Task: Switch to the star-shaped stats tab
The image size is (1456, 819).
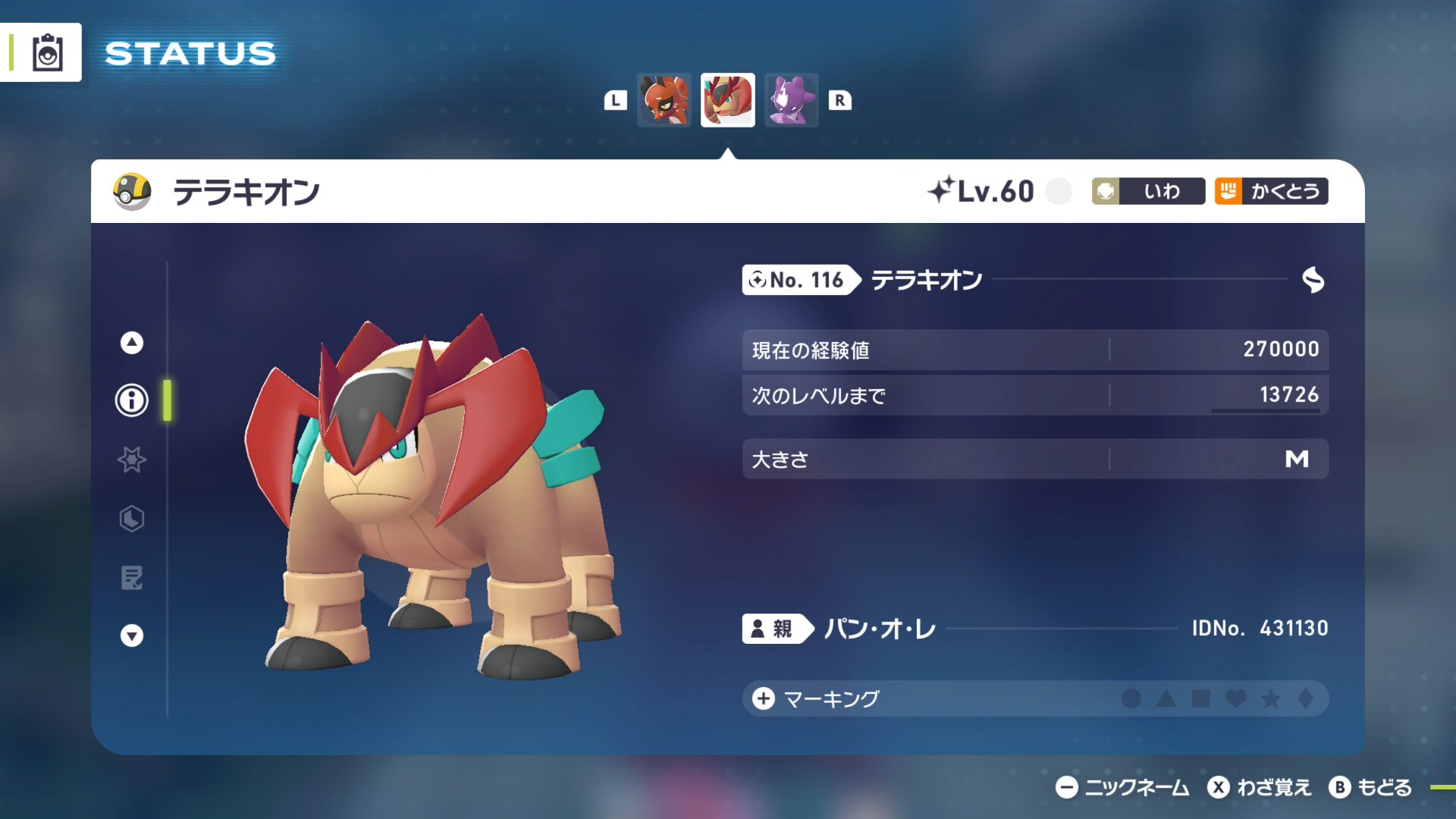Action: 132,460
